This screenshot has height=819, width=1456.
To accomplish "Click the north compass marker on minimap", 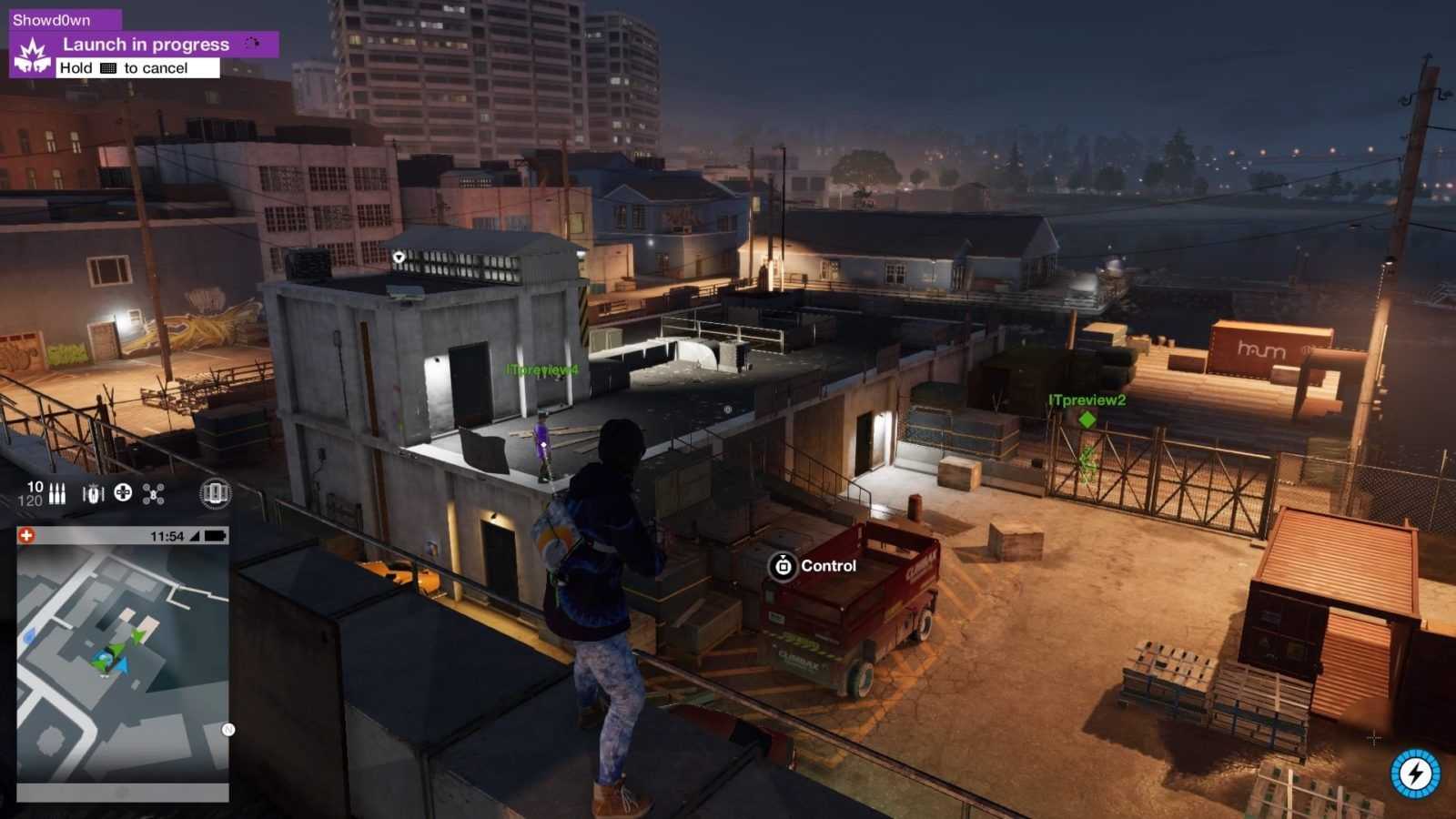I will 228,730.
